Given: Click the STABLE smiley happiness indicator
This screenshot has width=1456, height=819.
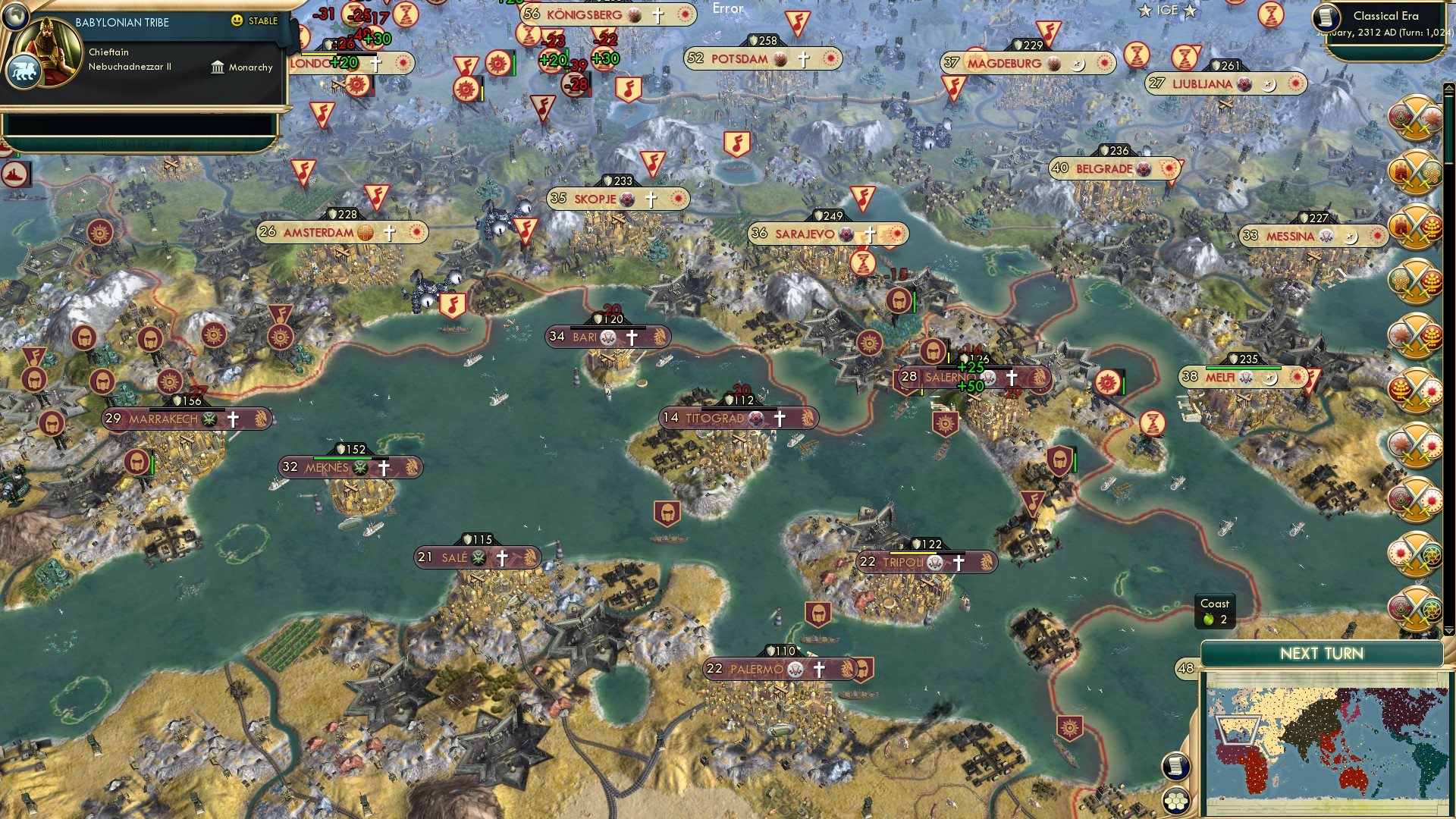Looking at the screenshot, I should click(237, 22).
